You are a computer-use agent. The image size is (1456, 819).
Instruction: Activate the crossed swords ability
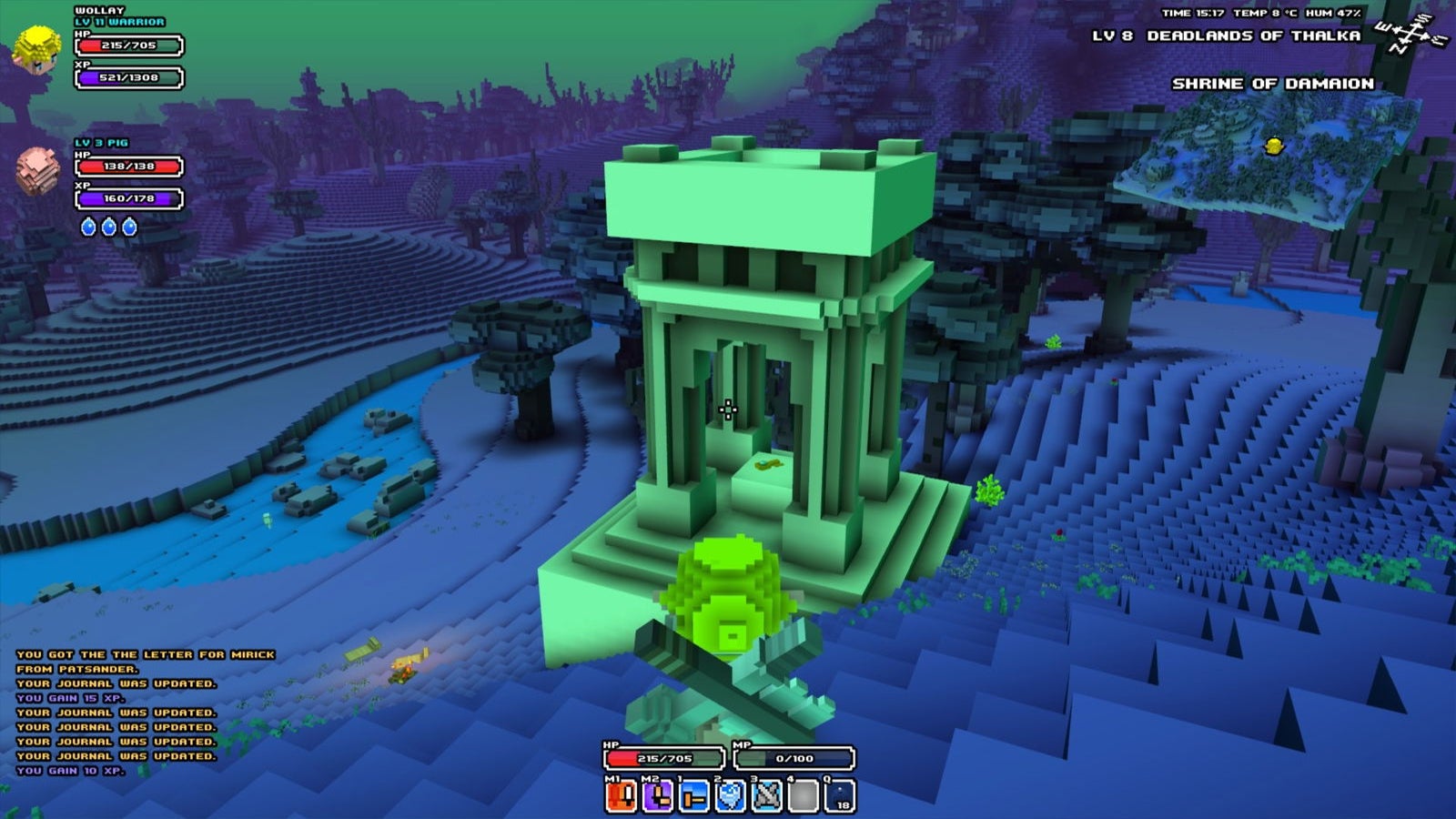[x=767, y=796]
